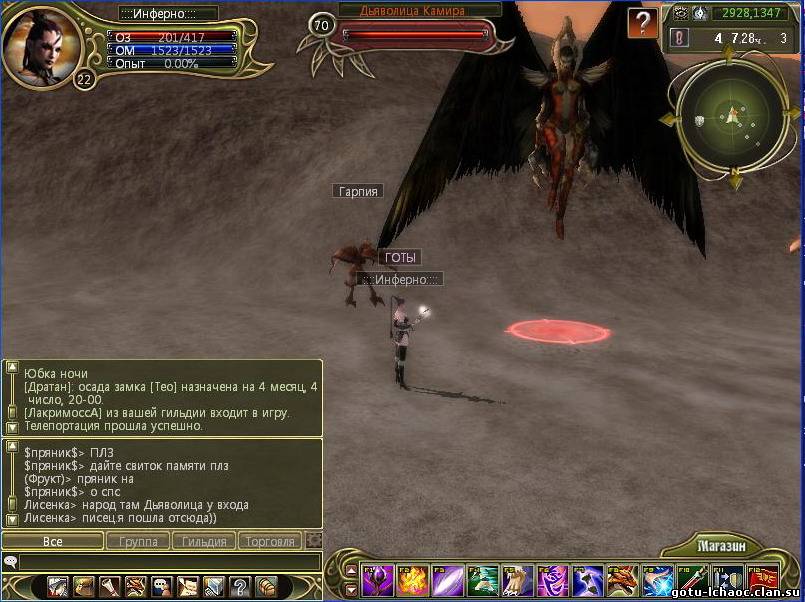Activate the red banner flag slot
This screenshot has width=805, height=602.
[x=764, y=580]
